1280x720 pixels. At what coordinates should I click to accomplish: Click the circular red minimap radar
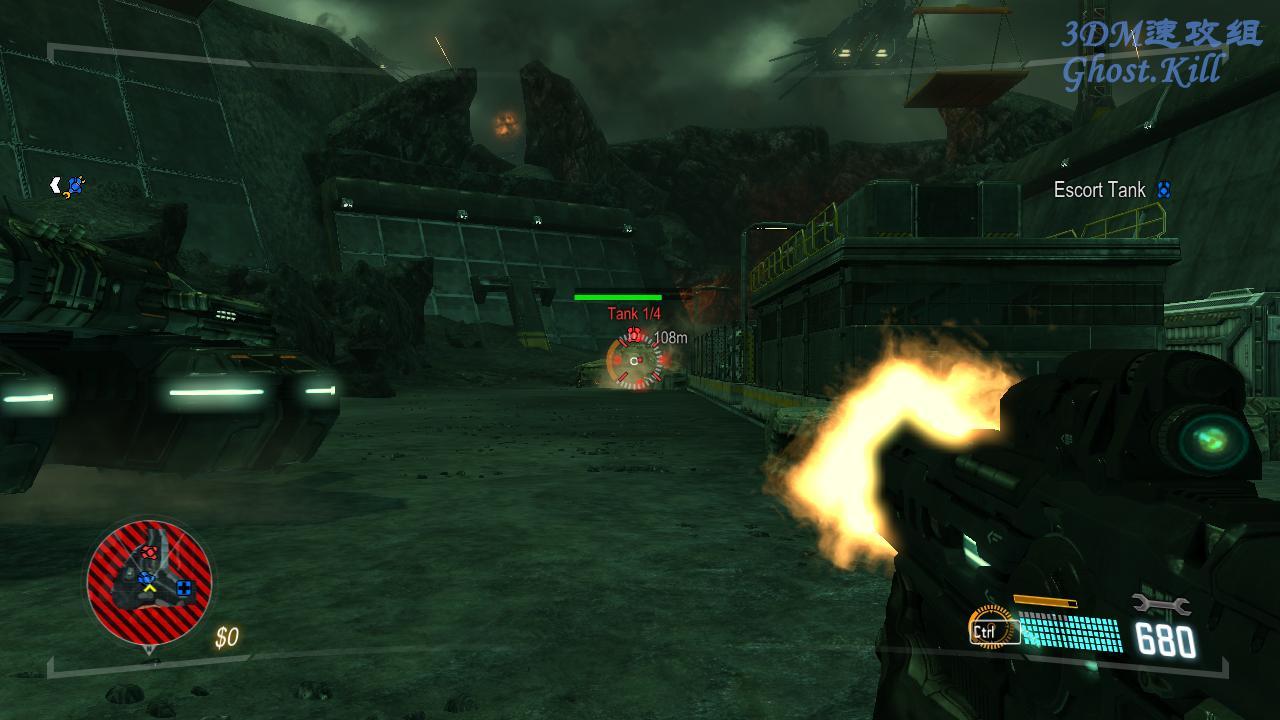(x=149, y=581)
